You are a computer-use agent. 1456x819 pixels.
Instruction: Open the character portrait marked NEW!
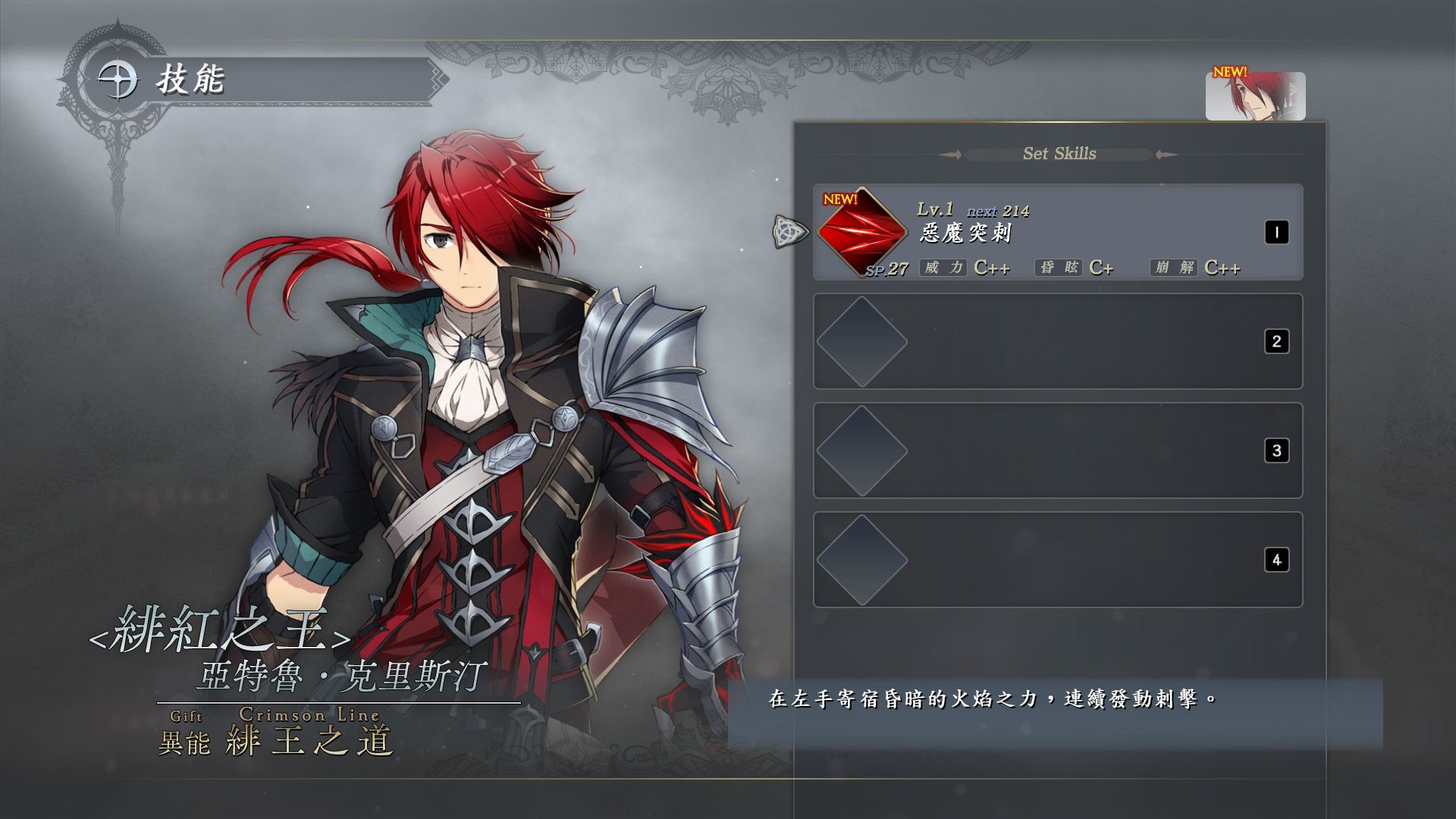click(x=1255, y=95)
